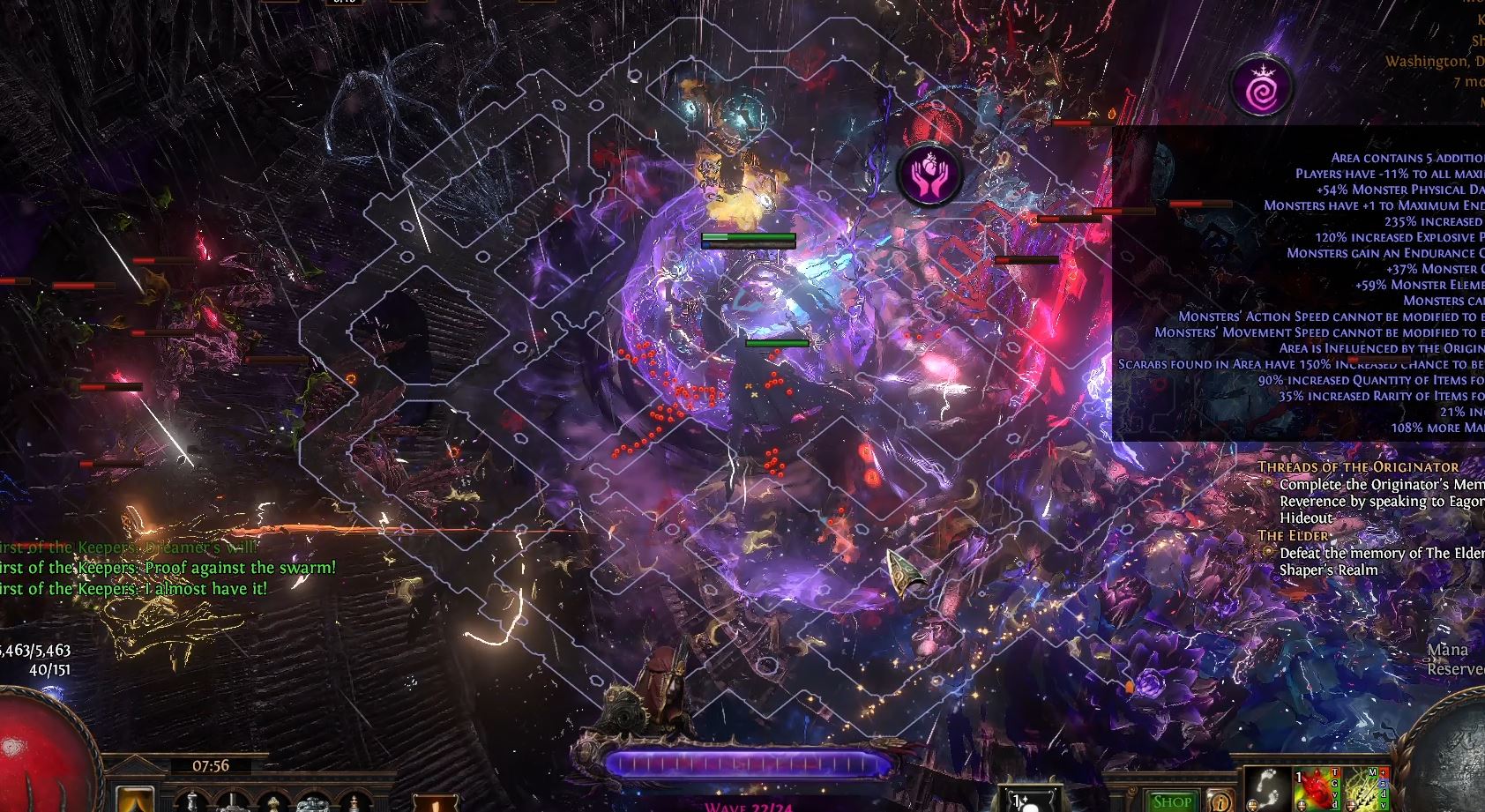Use the yellow arrows skill icon

tap(1364, 790)
